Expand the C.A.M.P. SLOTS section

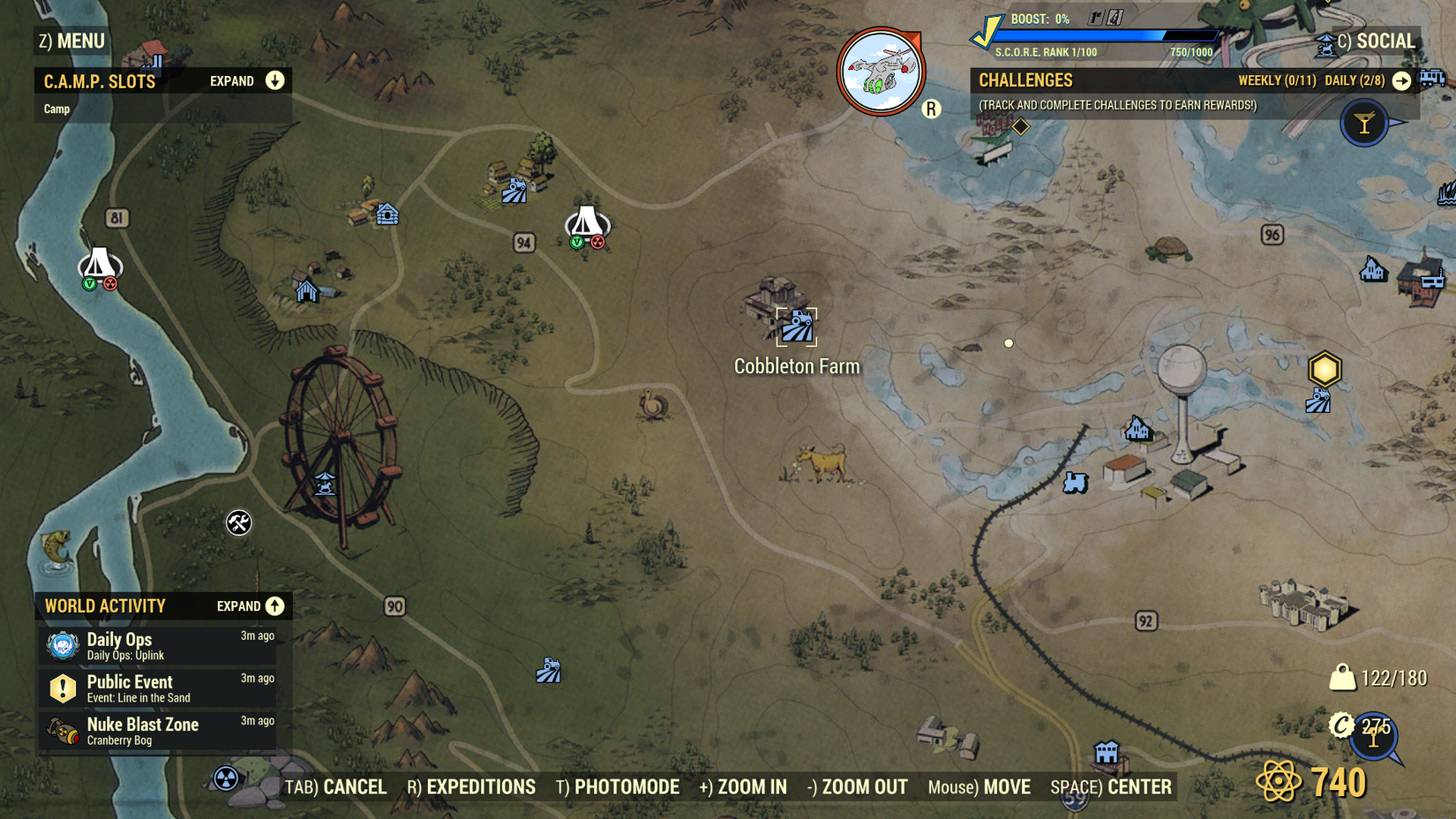pyautogui.click(x=275, y=80)
